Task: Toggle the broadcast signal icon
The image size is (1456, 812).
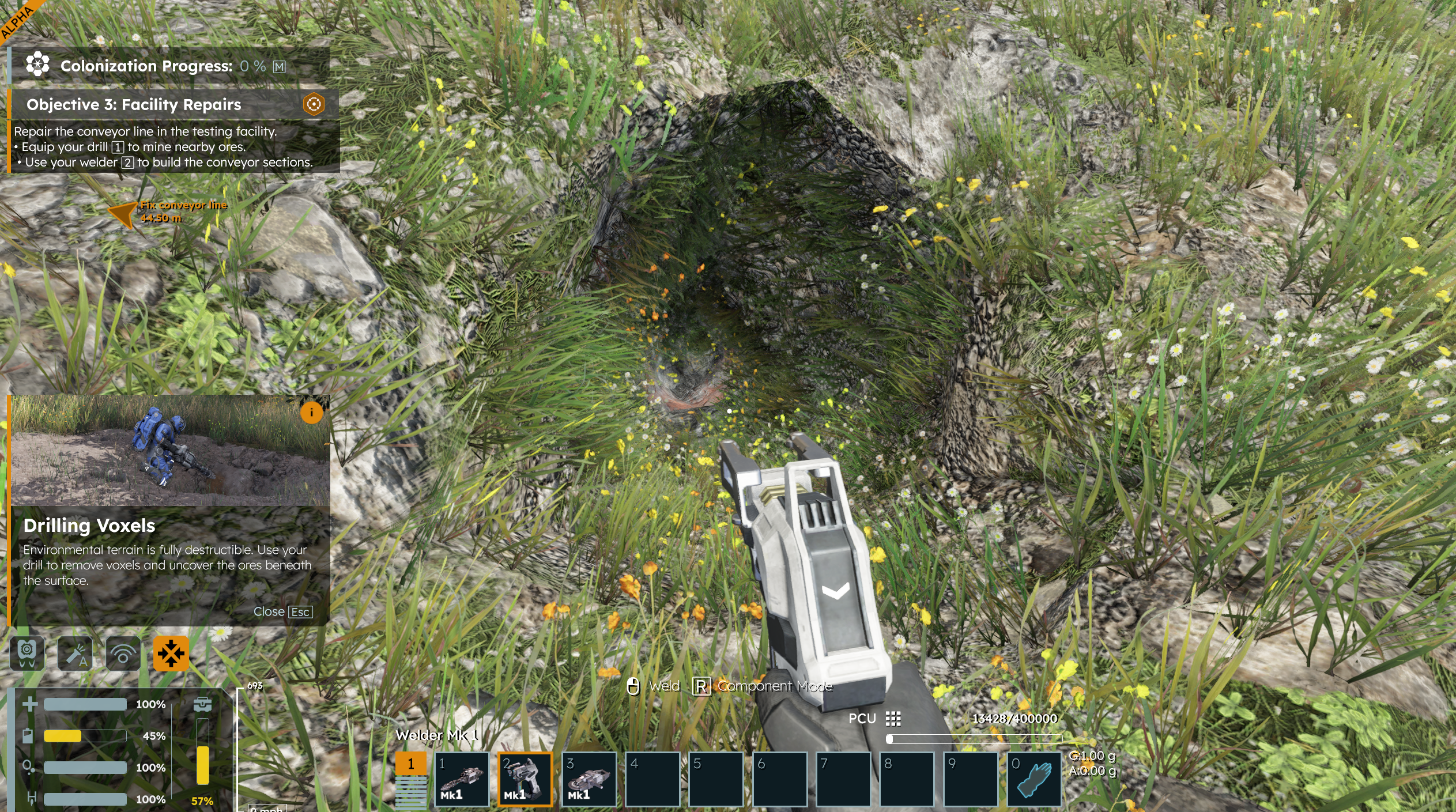Action: tap(123, 654)
